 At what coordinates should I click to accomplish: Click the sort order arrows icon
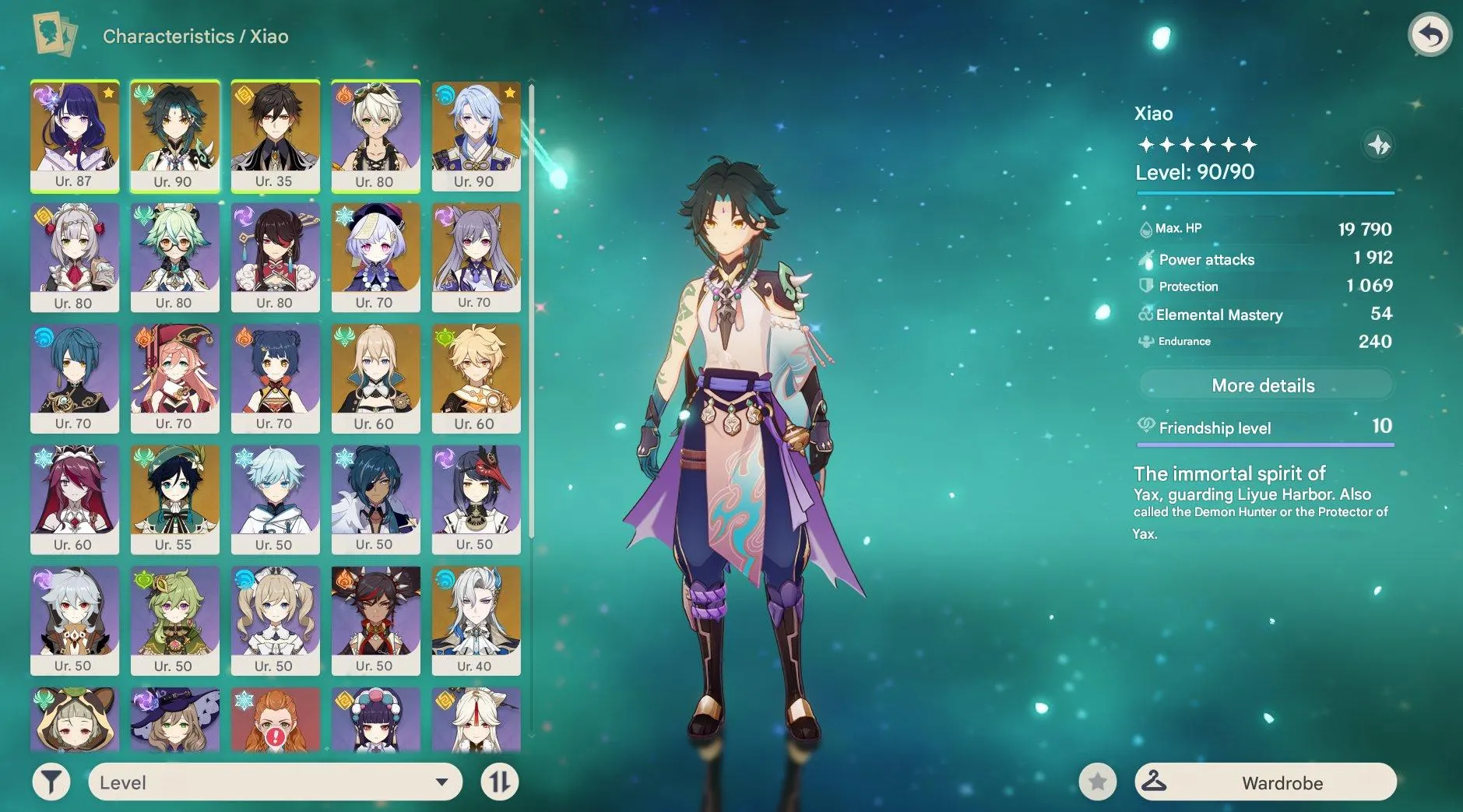(500, 782)
